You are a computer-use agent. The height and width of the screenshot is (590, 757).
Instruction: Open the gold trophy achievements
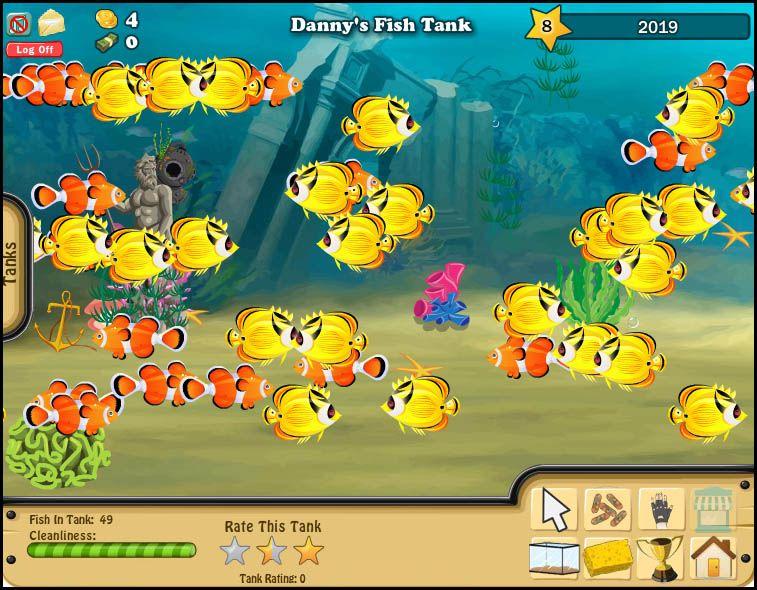(x=660, y=558)
